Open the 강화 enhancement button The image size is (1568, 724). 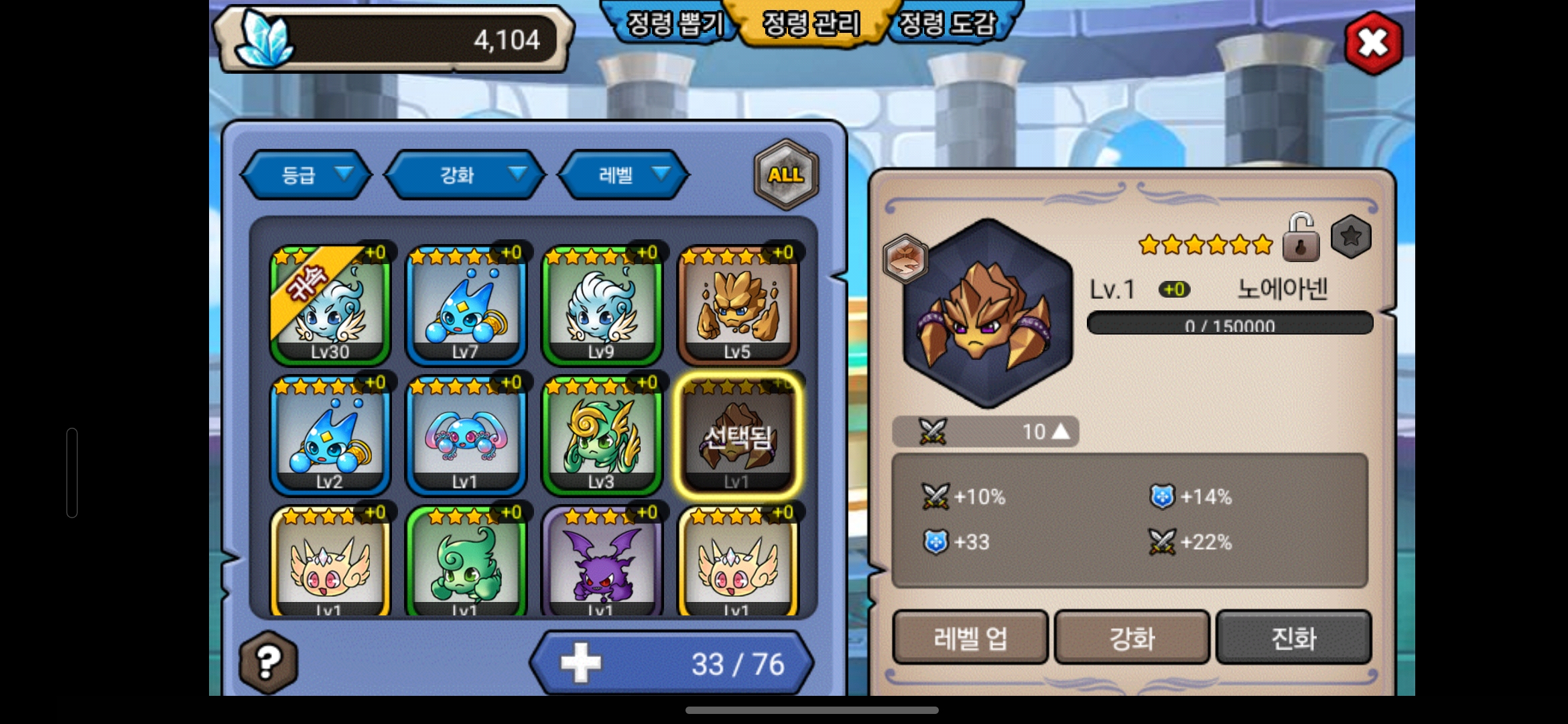[x=1132, y=638]
